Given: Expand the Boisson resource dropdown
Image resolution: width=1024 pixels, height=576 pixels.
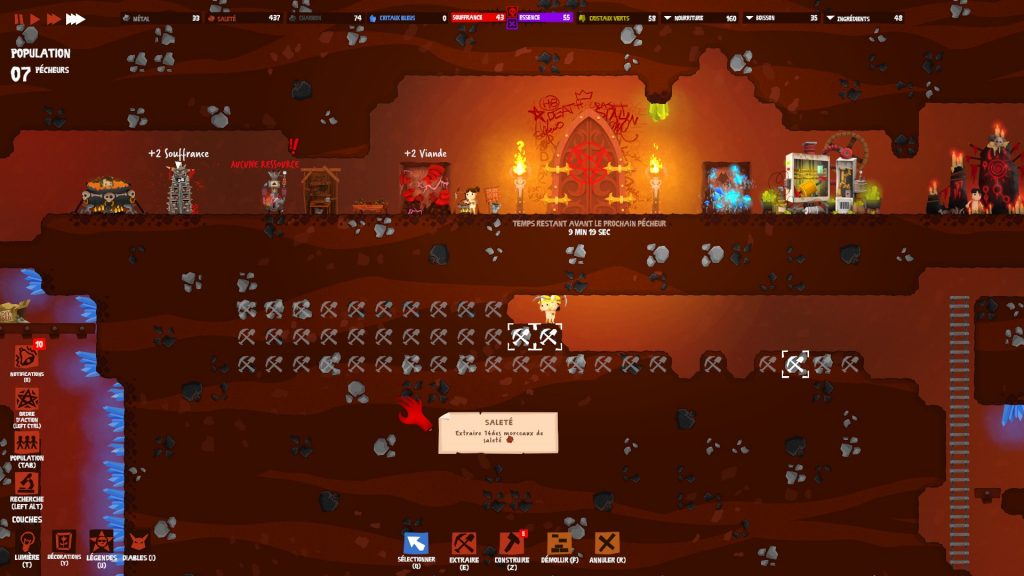Looking at the screenshot, I should pos(752,18).
